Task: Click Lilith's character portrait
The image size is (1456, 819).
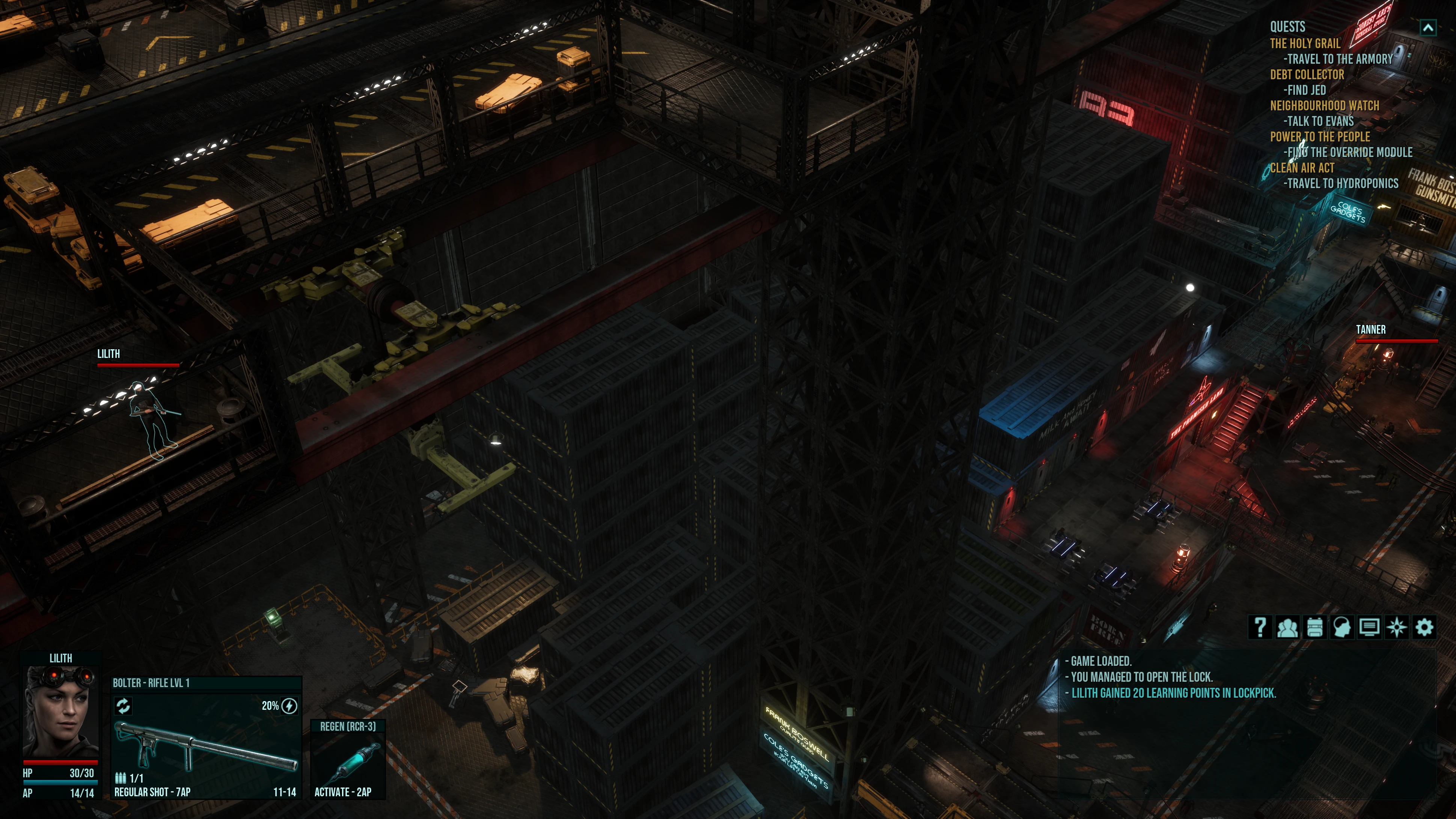Action: (x=60, y=712)
